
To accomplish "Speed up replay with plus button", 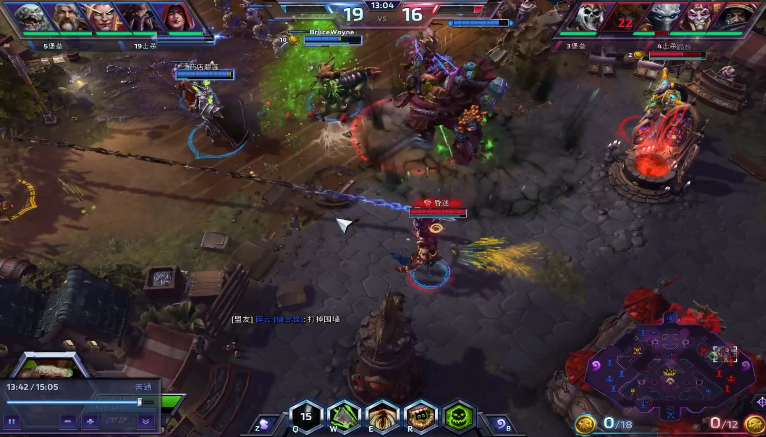I will coord(91,421).
